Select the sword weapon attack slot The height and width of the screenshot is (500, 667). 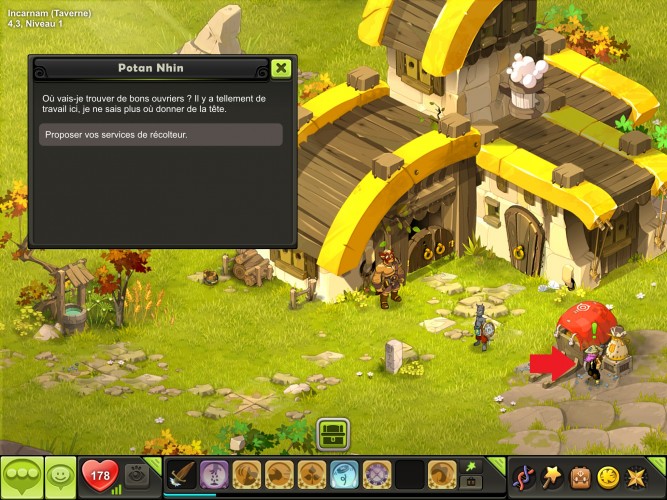[181, 474]
